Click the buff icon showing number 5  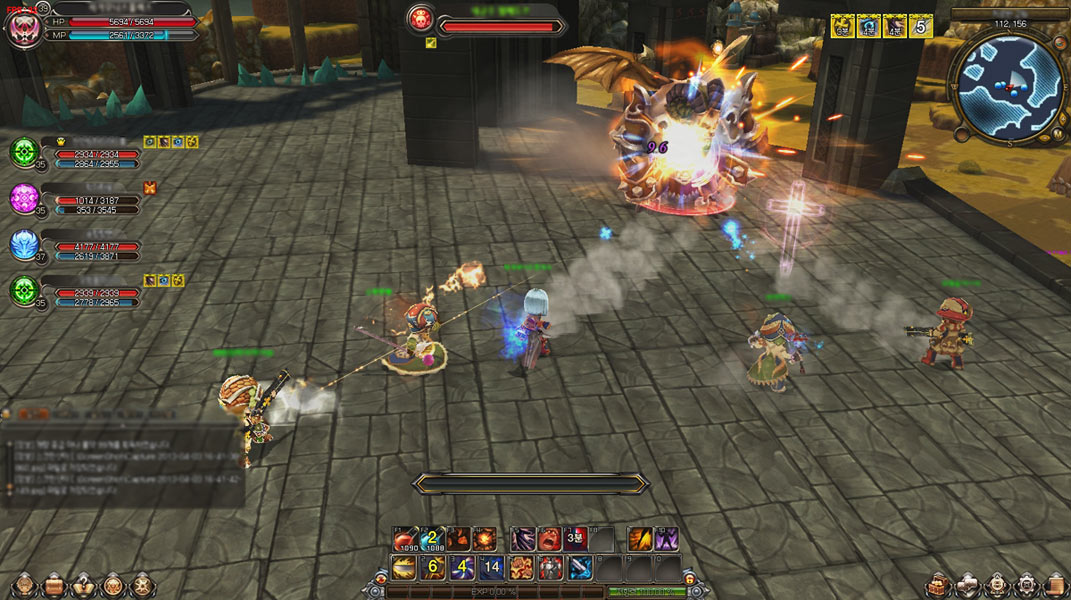click(921, 27)
